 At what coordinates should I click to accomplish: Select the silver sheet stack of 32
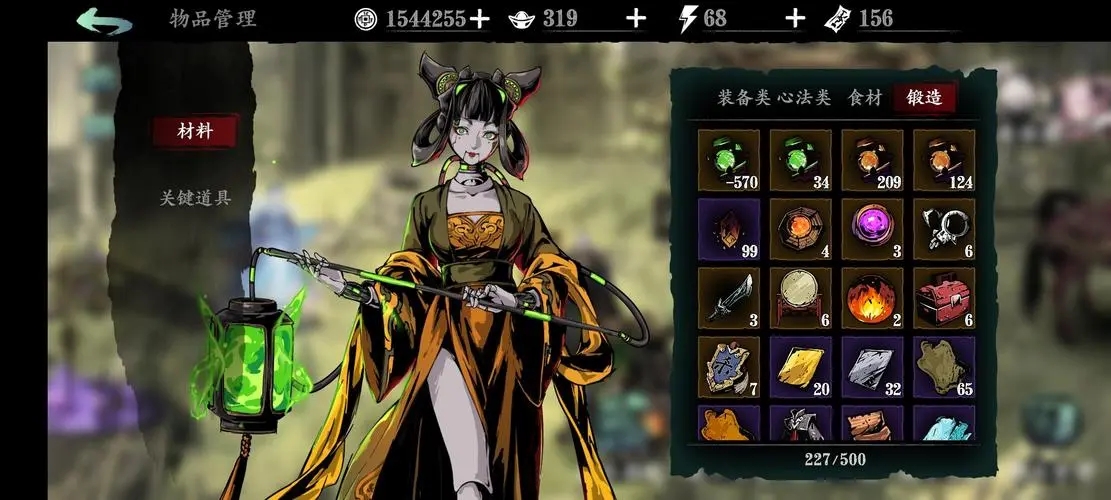pyautogui.click(x=872, y=367)
